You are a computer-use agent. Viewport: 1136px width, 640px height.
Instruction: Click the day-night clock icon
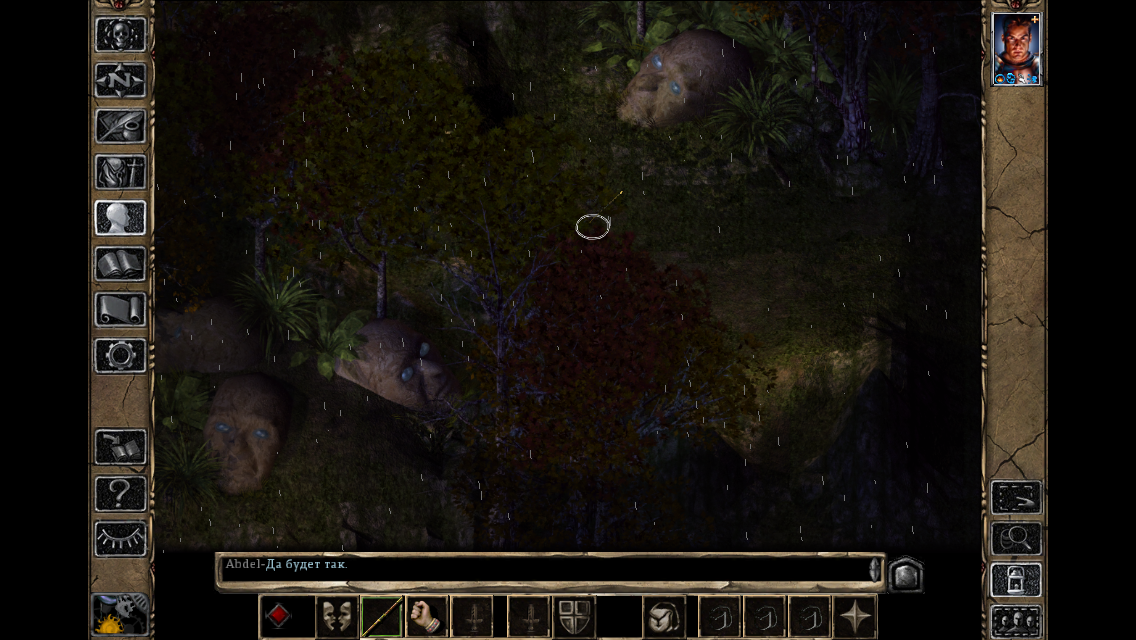tap(119, 615)
